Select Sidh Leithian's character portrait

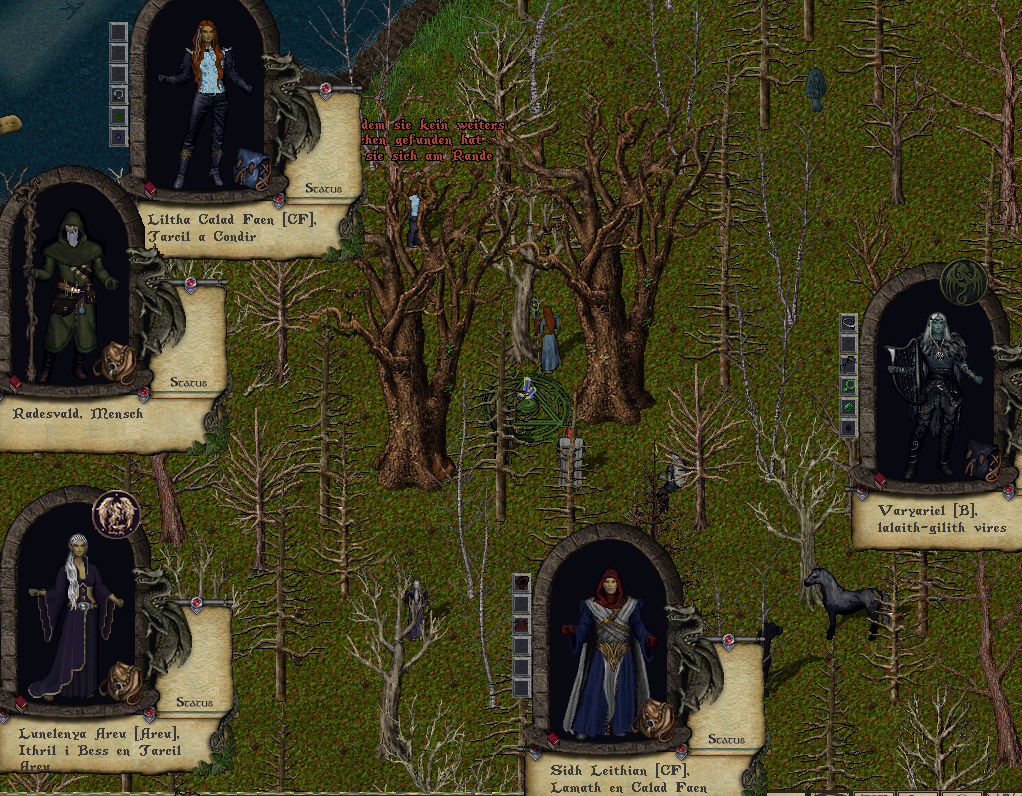coord(606,650)
